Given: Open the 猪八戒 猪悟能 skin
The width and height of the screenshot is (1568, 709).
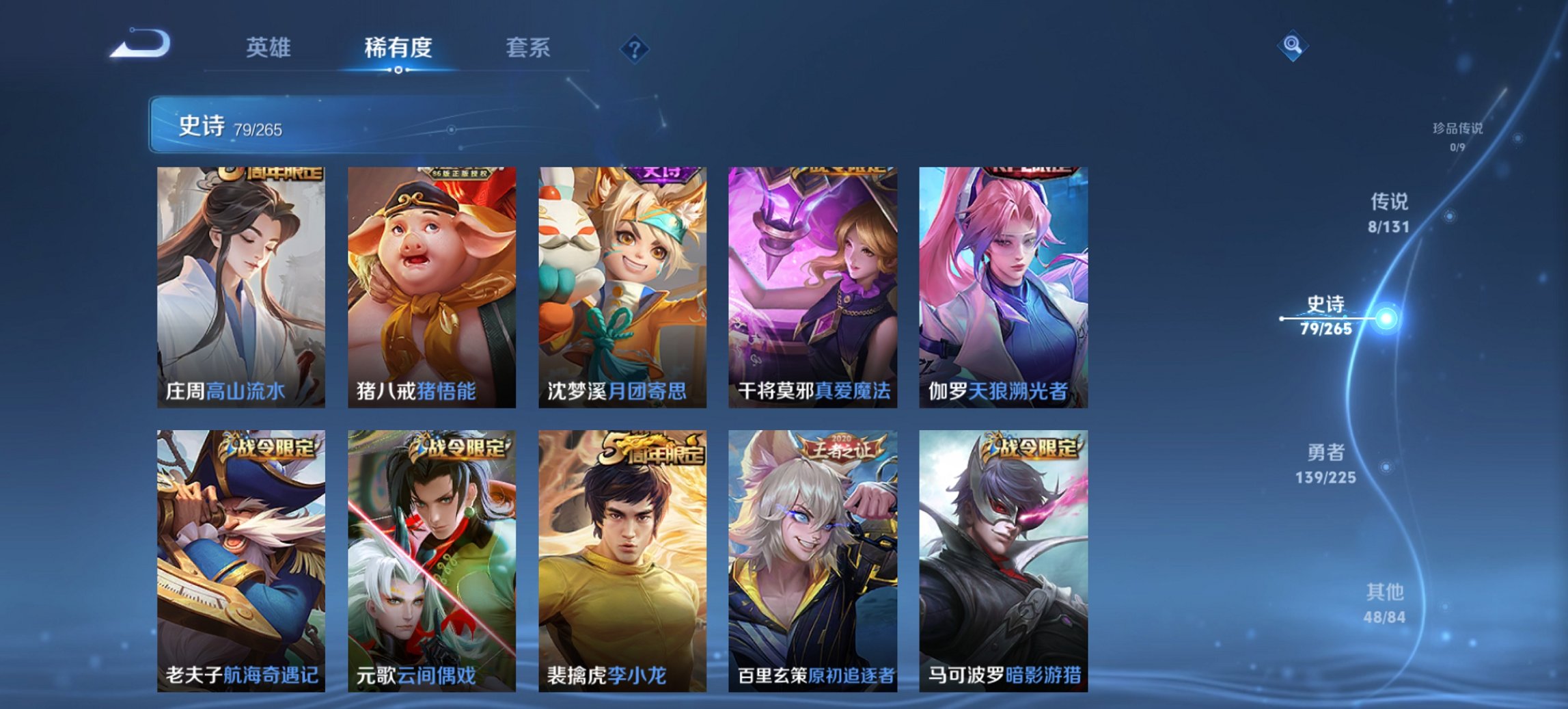Looking at the screenshot, I should (433, 287).
